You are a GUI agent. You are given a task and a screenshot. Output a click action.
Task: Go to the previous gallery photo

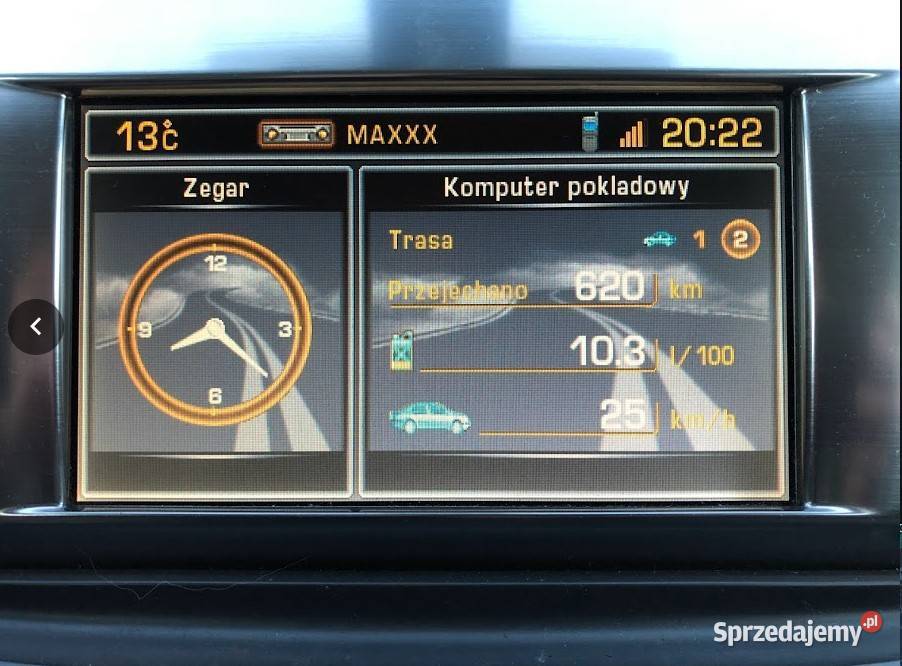(x=36, y=327)
